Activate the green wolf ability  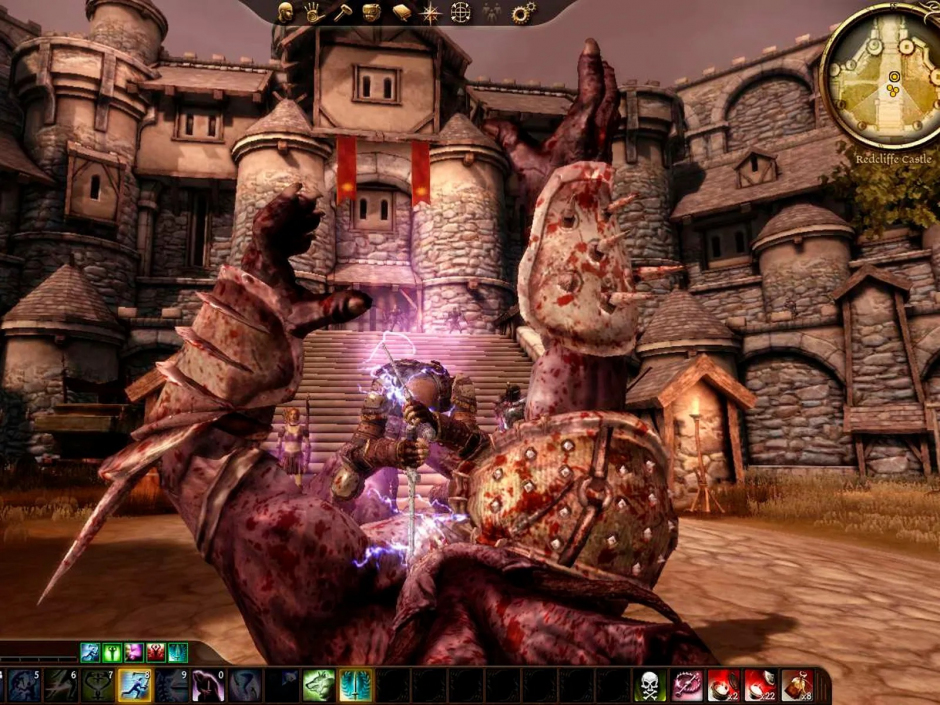[318, 685]
